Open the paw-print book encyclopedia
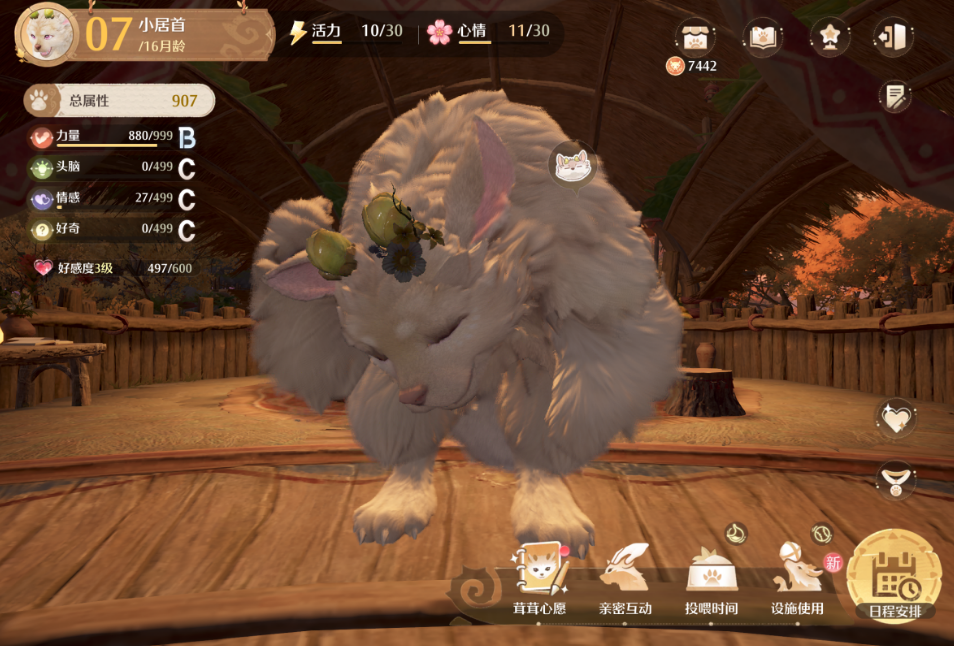Viewport: 954px width, 646px height. click(x=762, y=37)
